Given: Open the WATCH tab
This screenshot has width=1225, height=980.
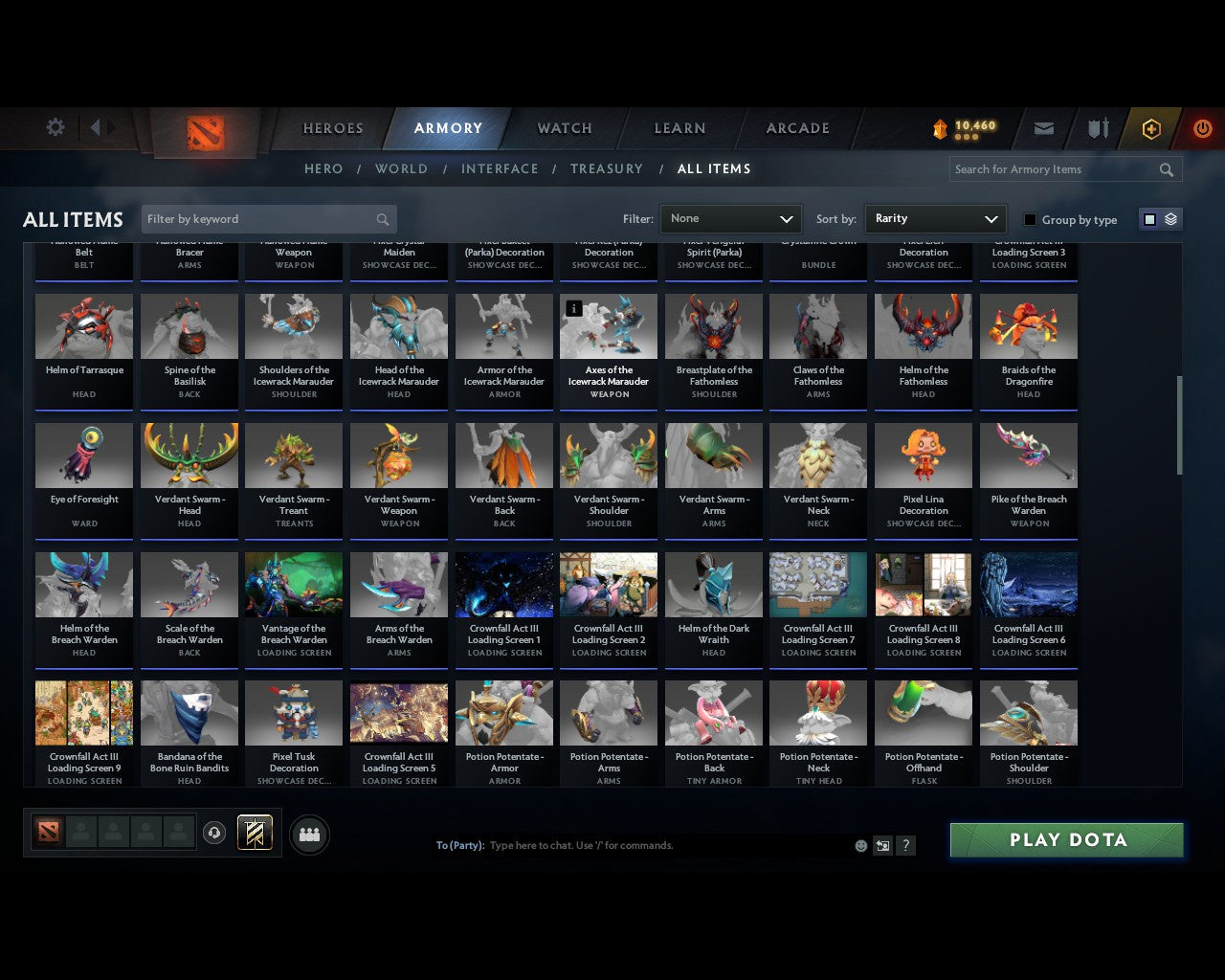Looking at the screenshot, I should (564, 128).
